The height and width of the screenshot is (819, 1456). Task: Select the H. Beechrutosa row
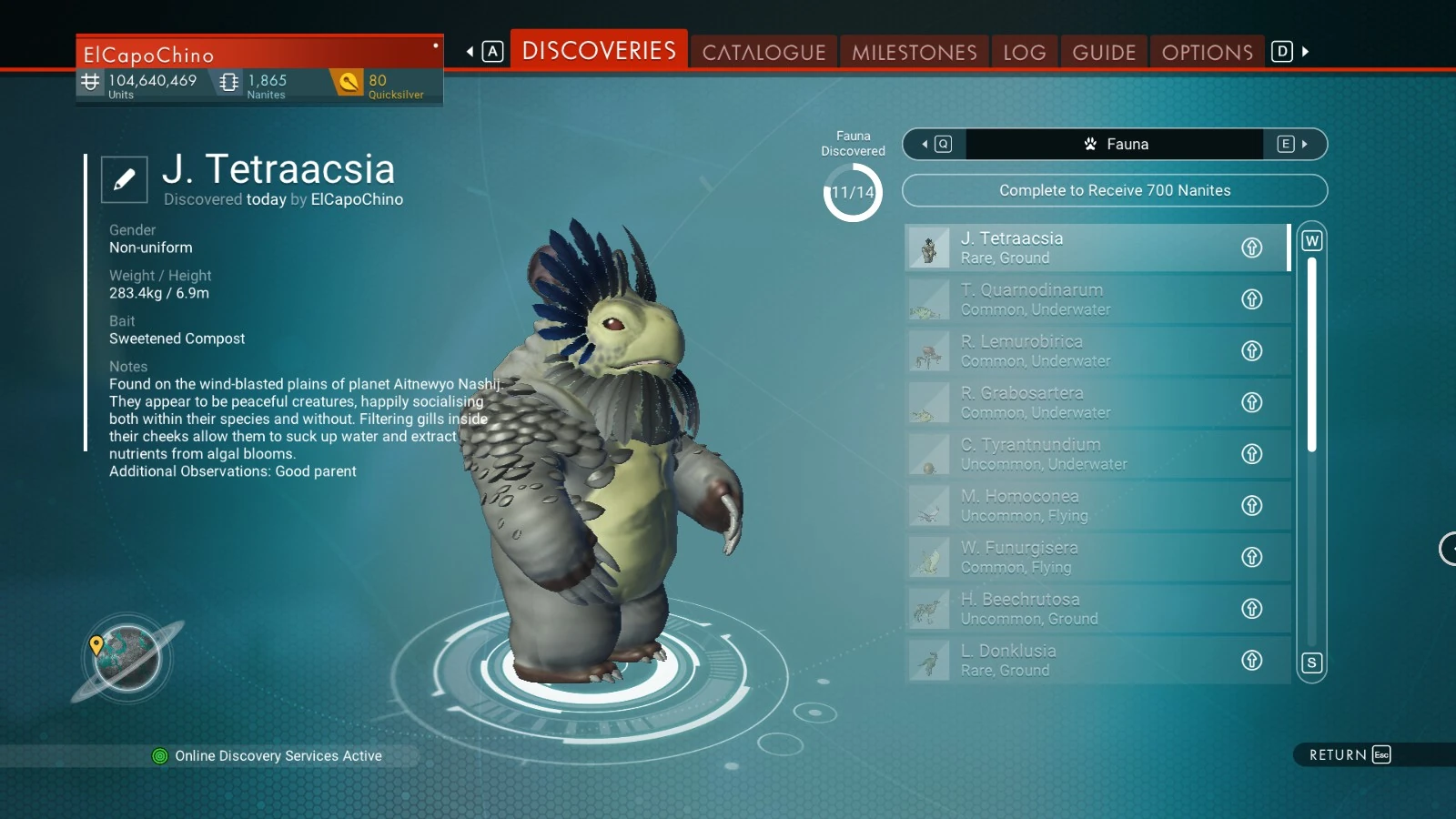point(1074,609)
